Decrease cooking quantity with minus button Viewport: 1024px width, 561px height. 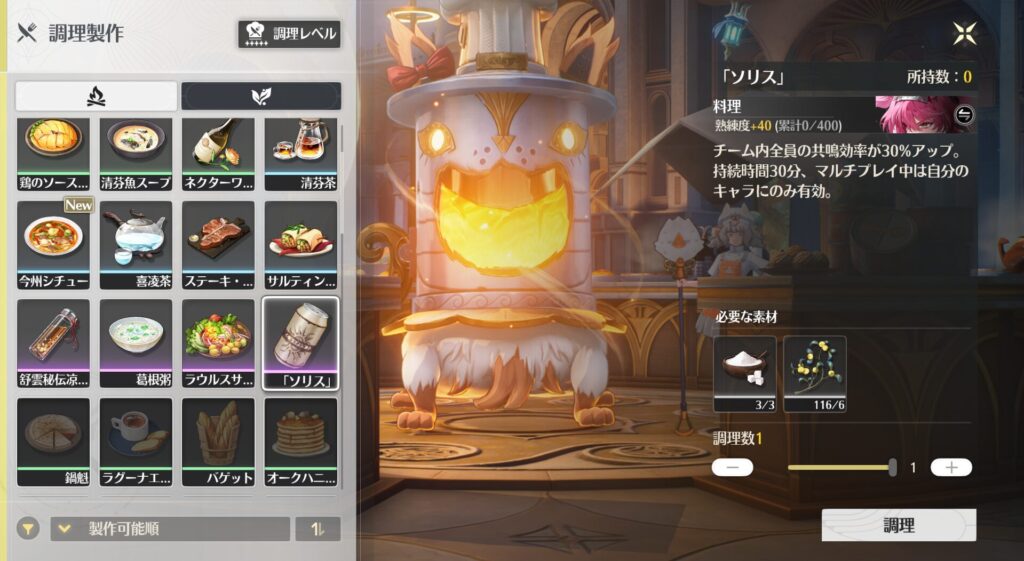(732, 467)
